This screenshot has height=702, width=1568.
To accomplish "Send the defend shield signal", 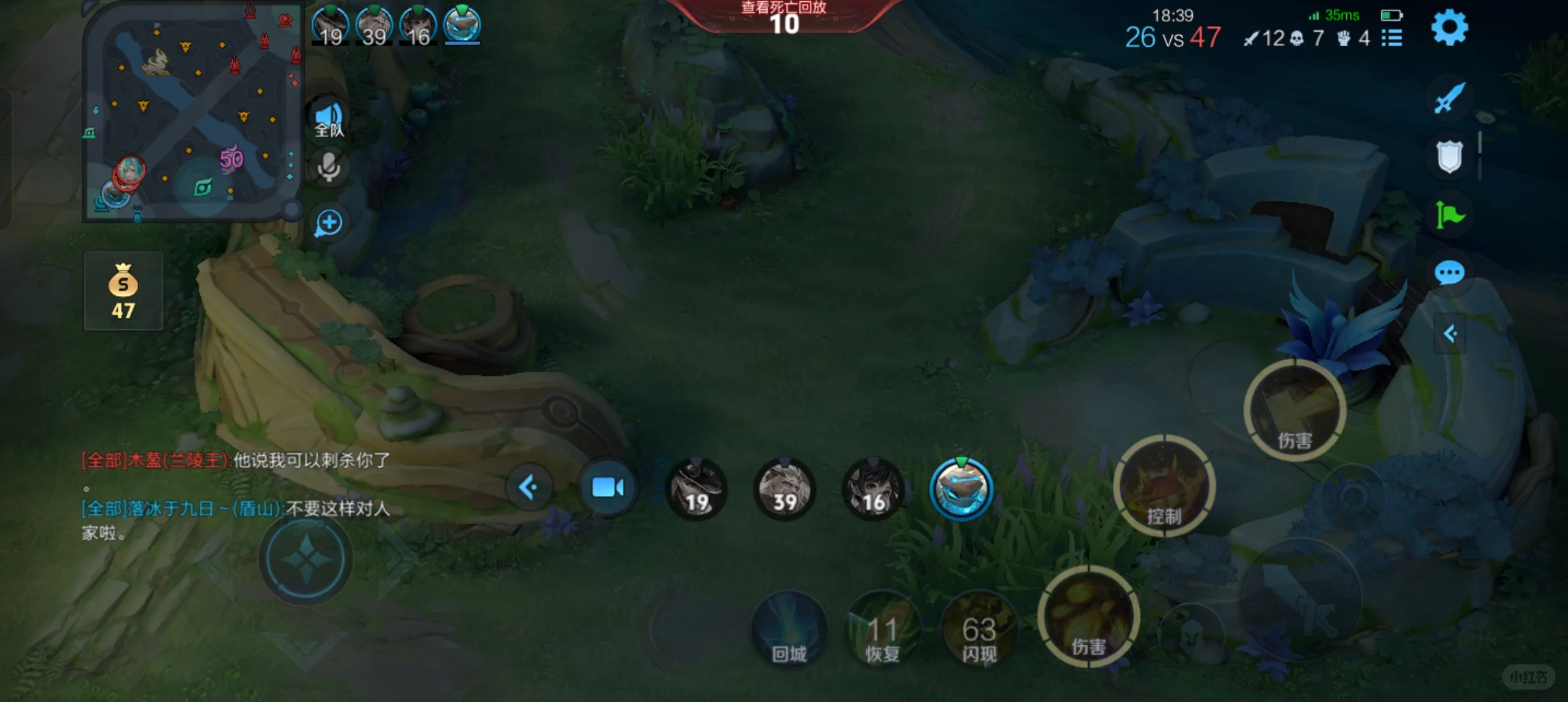I will (1449, 157).
